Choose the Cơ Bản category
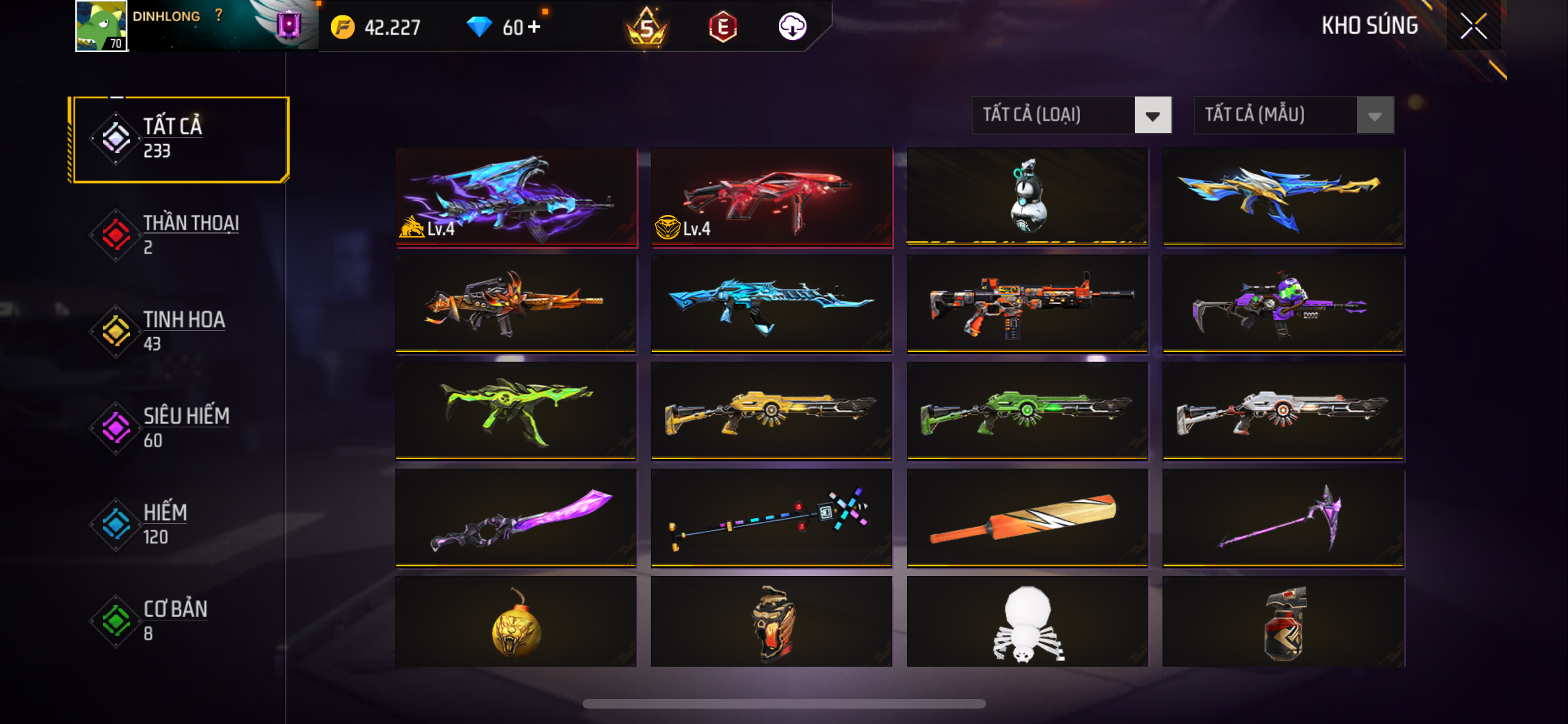The width and height of the screenshot is (1568, 724). pyautogui.click(x=180, y=621)
